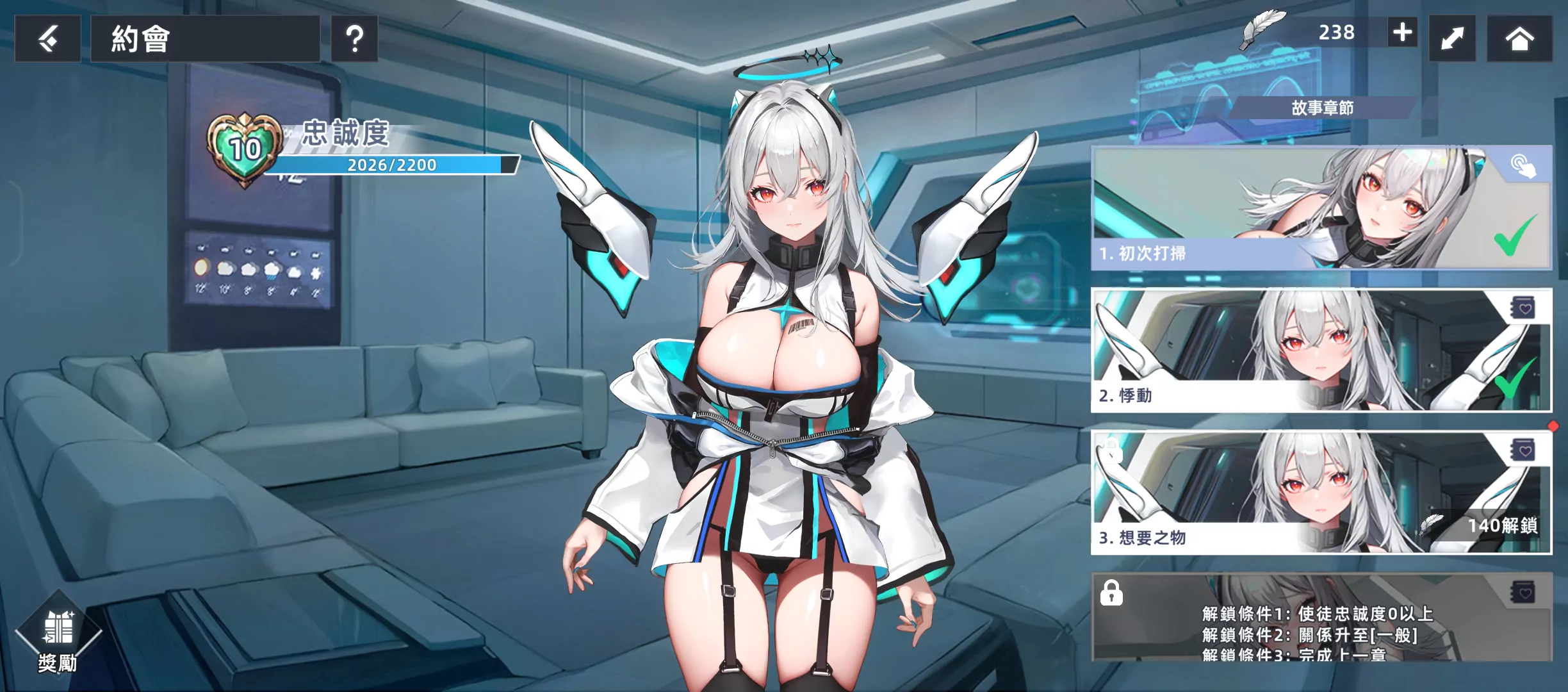Screen dimensions: 1568x692
Task: Select story chapter 2 悸動
Action: [1321, 350]
